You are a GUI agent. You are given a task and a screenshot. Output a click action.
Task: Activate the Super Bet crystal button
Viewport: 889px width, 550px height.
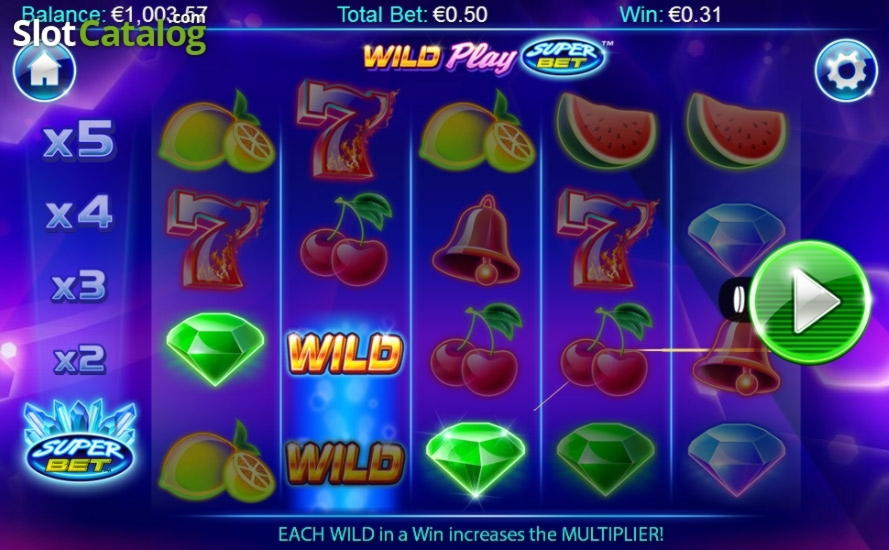(80, 443)
